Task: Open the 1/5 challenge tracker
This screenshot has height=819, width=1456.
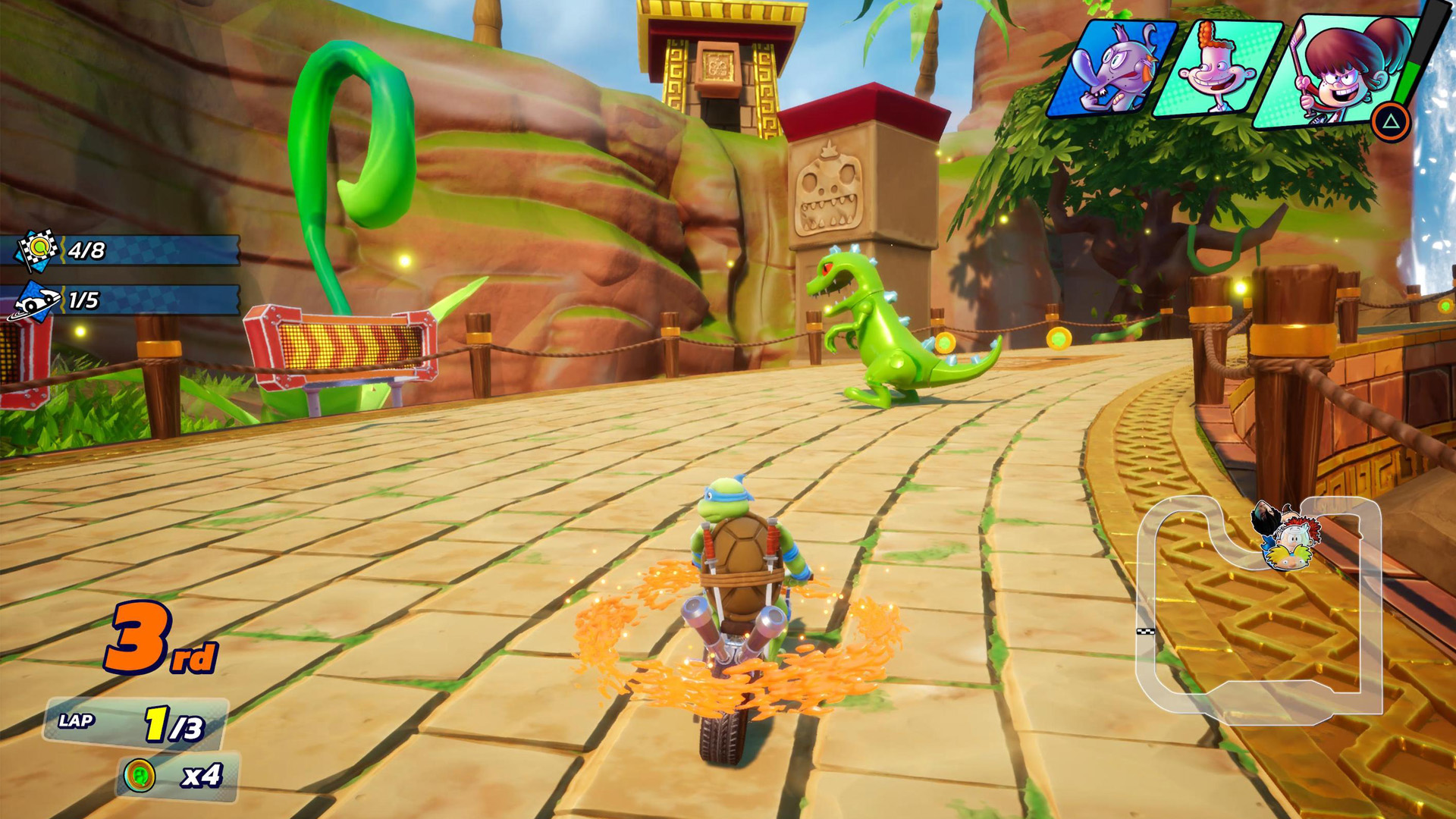Action: coord(121,300)
